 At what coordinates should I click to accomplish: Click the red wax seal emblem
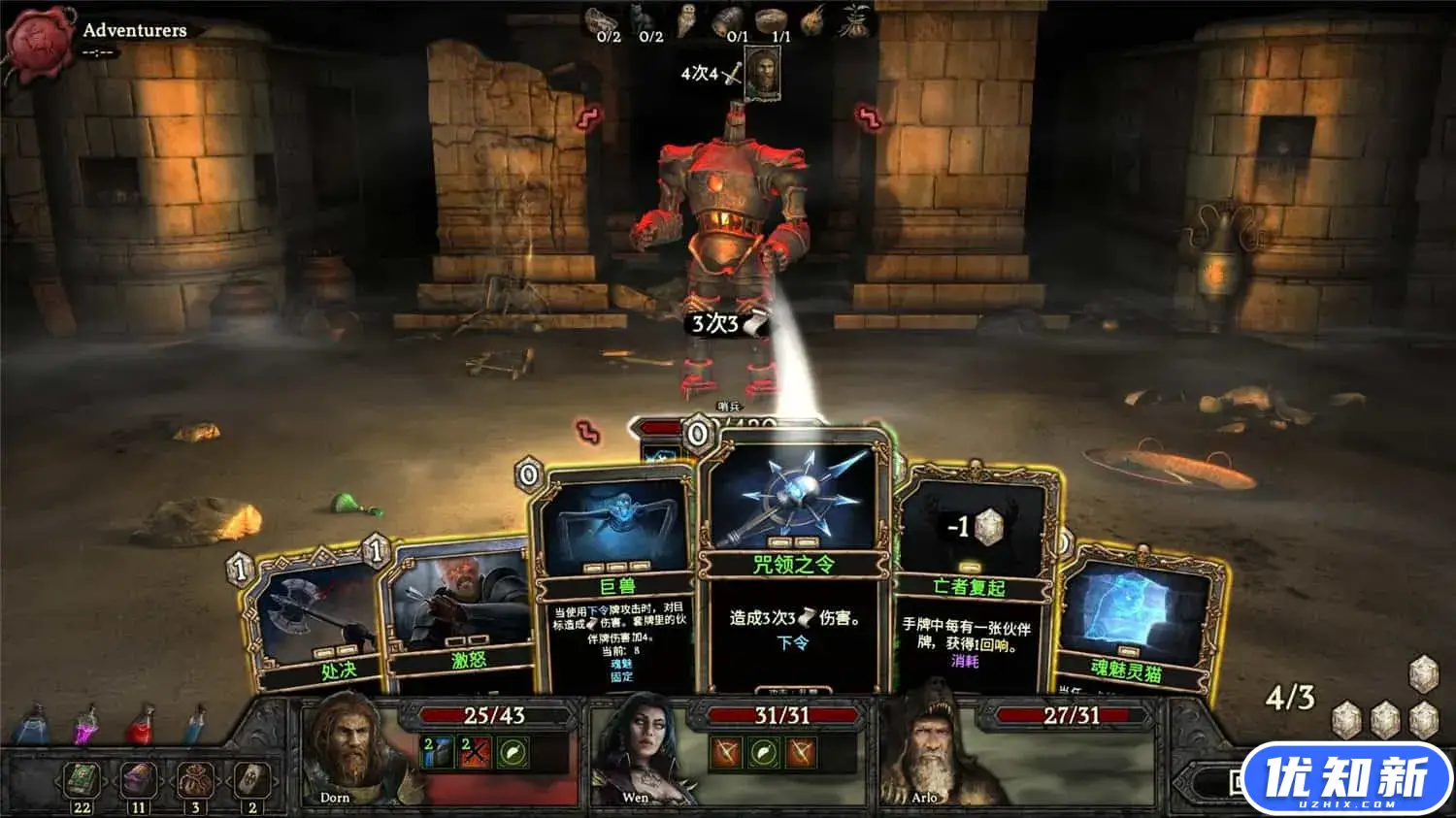(x=39, y=41)
